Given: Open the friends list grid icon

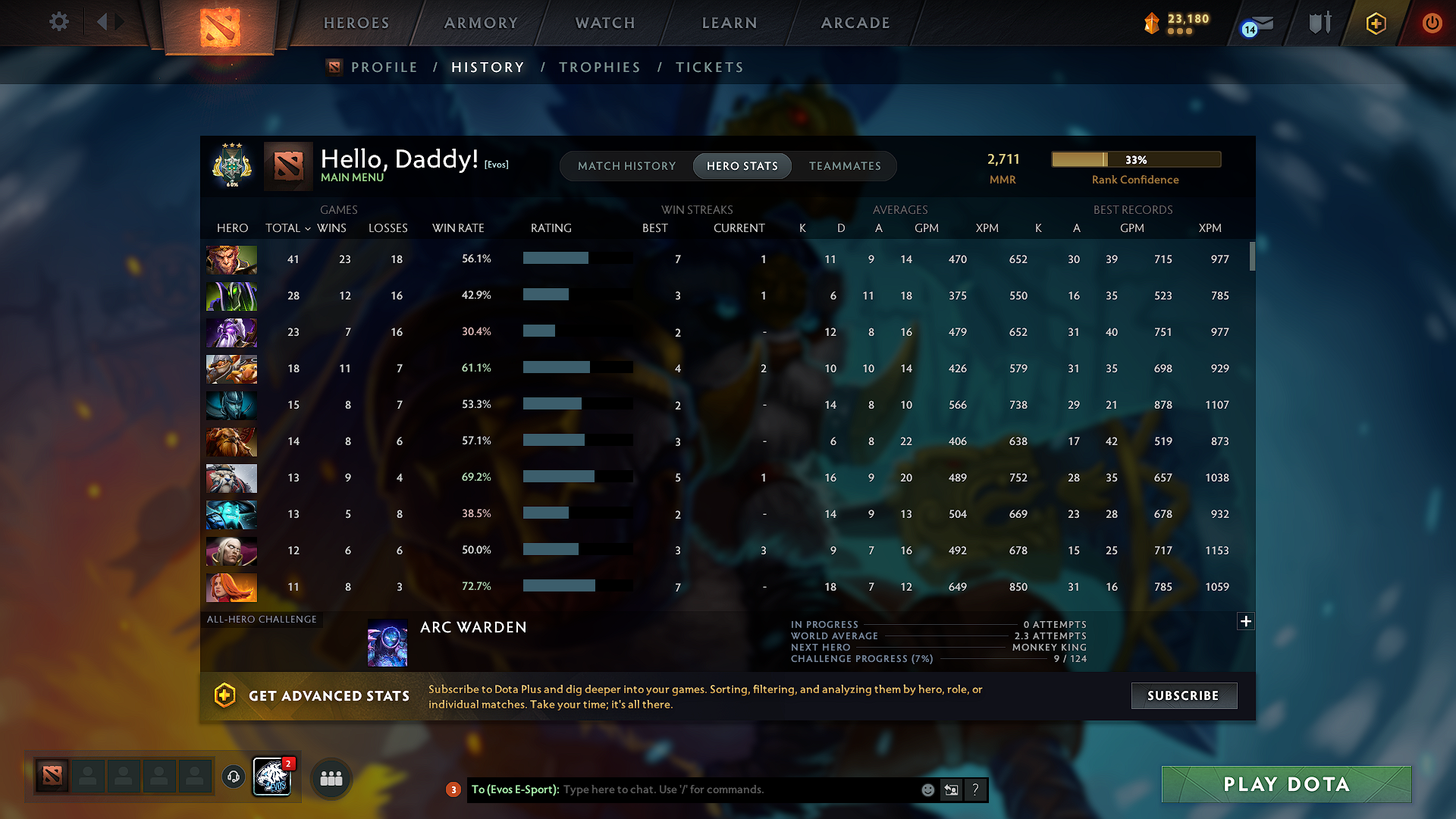Looking at the screenshot, I should click(x=331, y=777).
